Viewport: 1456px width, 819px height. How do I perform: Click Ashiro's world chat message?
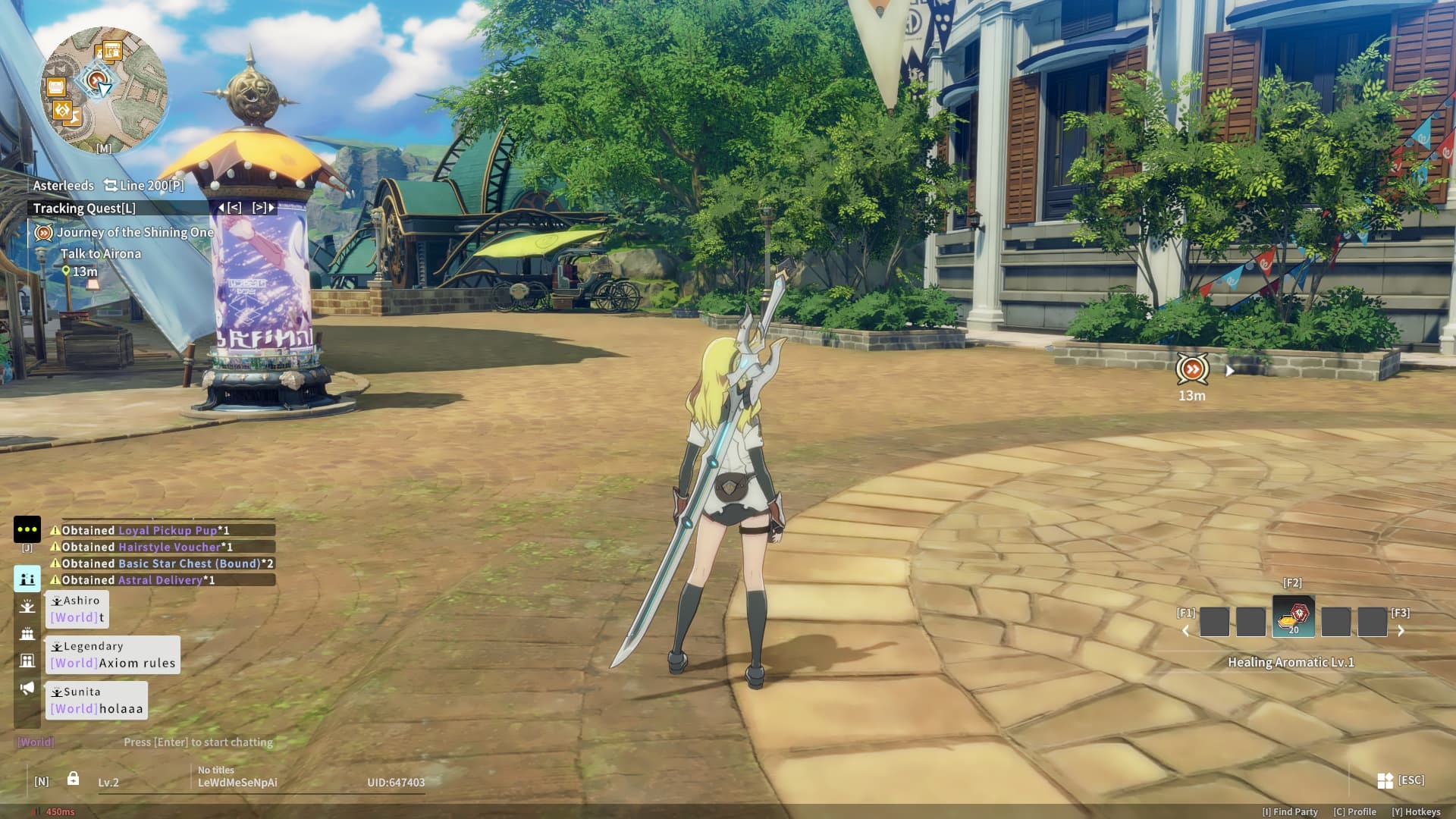(77, 610)
